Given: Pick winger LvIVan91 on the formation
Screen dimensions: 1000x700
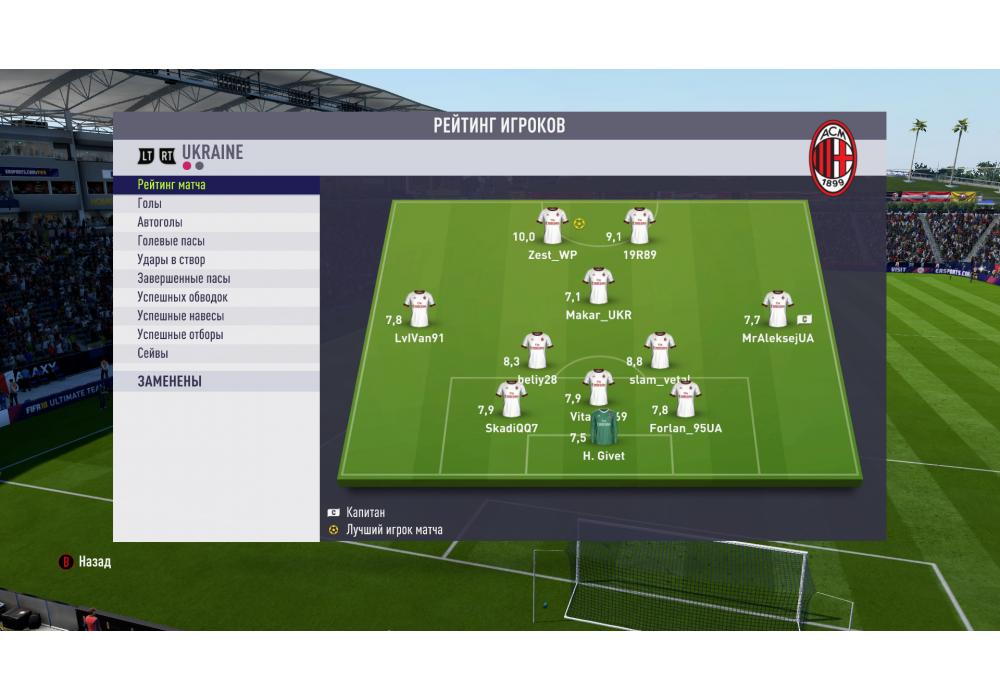Looking at the screenshot, I should click(x=419, y=310).
